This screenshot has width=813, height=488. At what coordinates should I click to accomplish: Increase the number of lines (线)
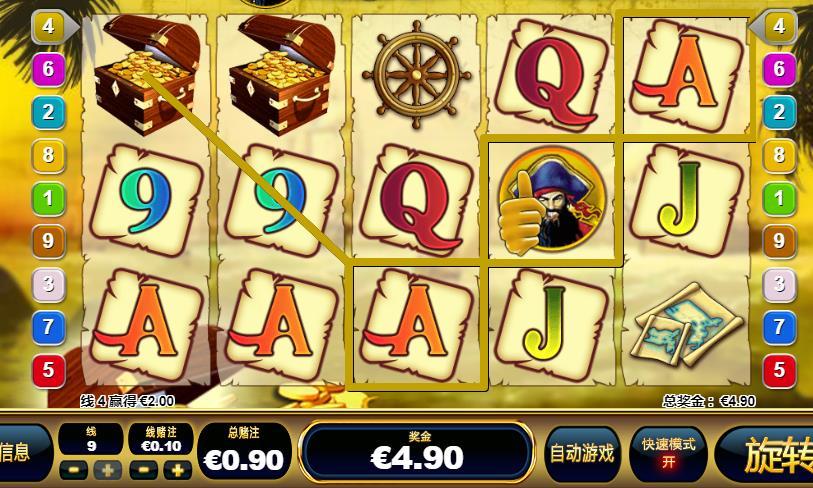(107, 470)
